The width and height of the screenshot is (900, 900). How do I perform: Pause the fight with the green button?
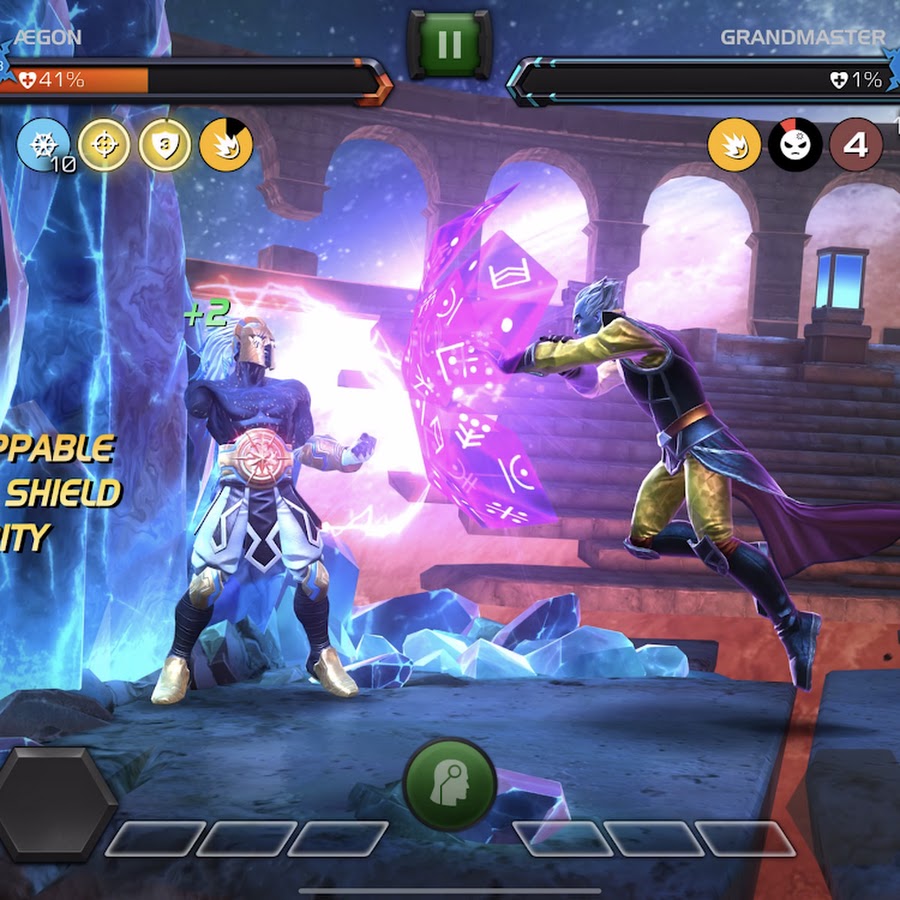[449, 44]
